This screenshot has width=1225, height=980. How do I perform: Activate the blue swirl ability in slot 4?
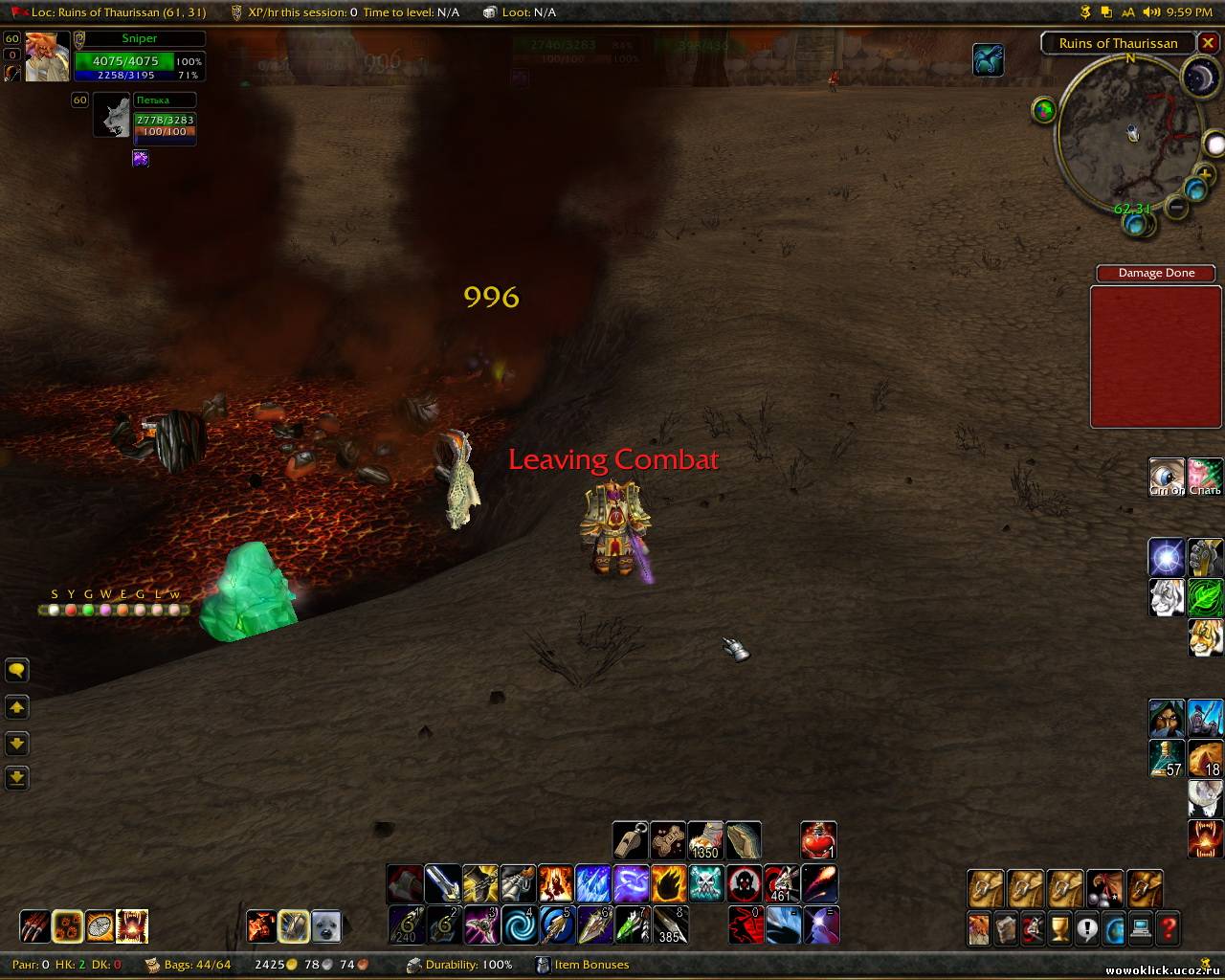[x=519, y=925]
